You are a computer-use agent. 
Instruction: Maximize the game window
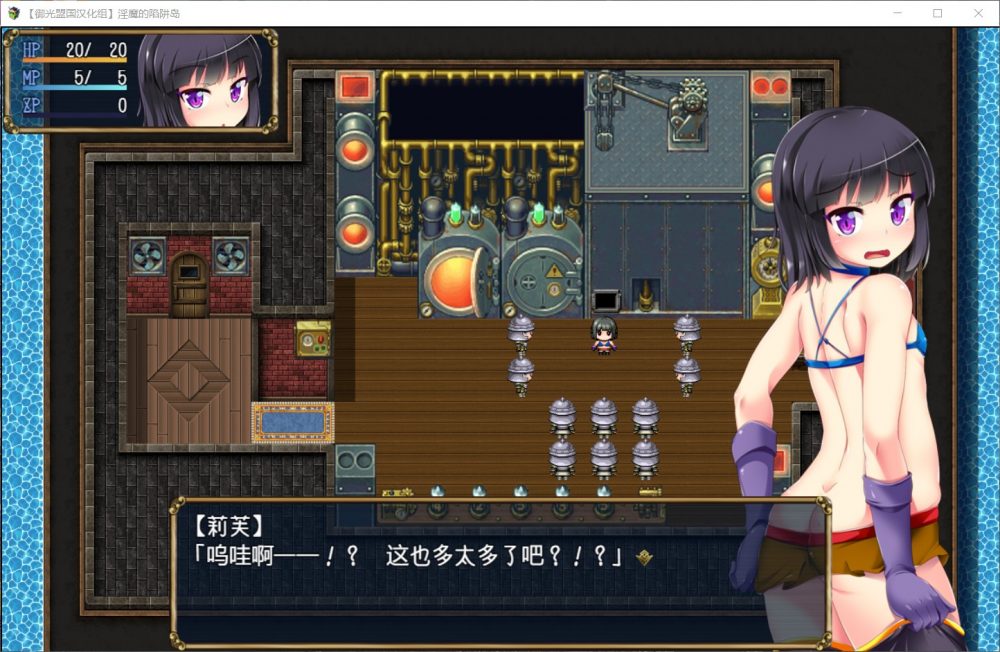click(937, 13)
